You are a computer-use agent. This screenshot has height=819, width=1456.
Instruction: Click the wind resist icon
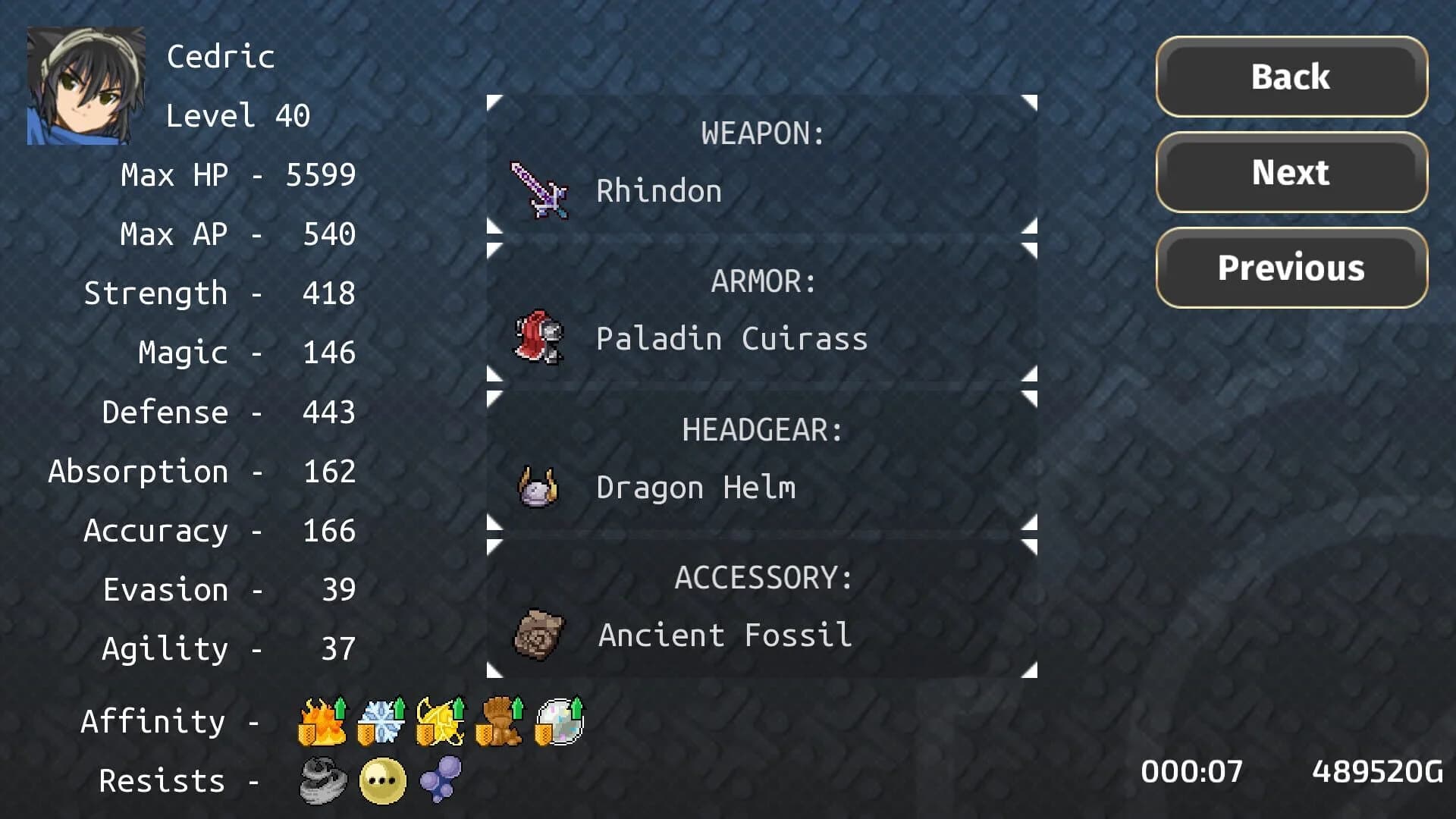click(325, 780)
